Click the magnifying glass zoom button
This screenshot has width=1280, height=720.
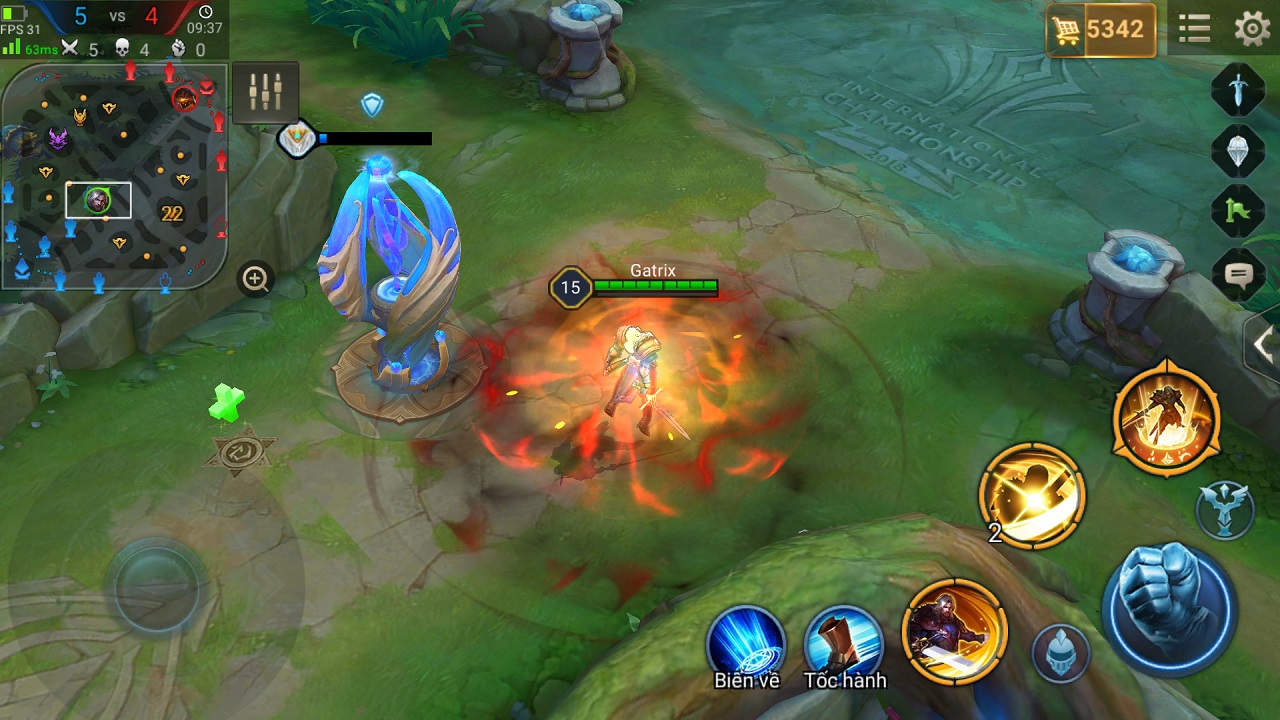(x=256, y=279)
